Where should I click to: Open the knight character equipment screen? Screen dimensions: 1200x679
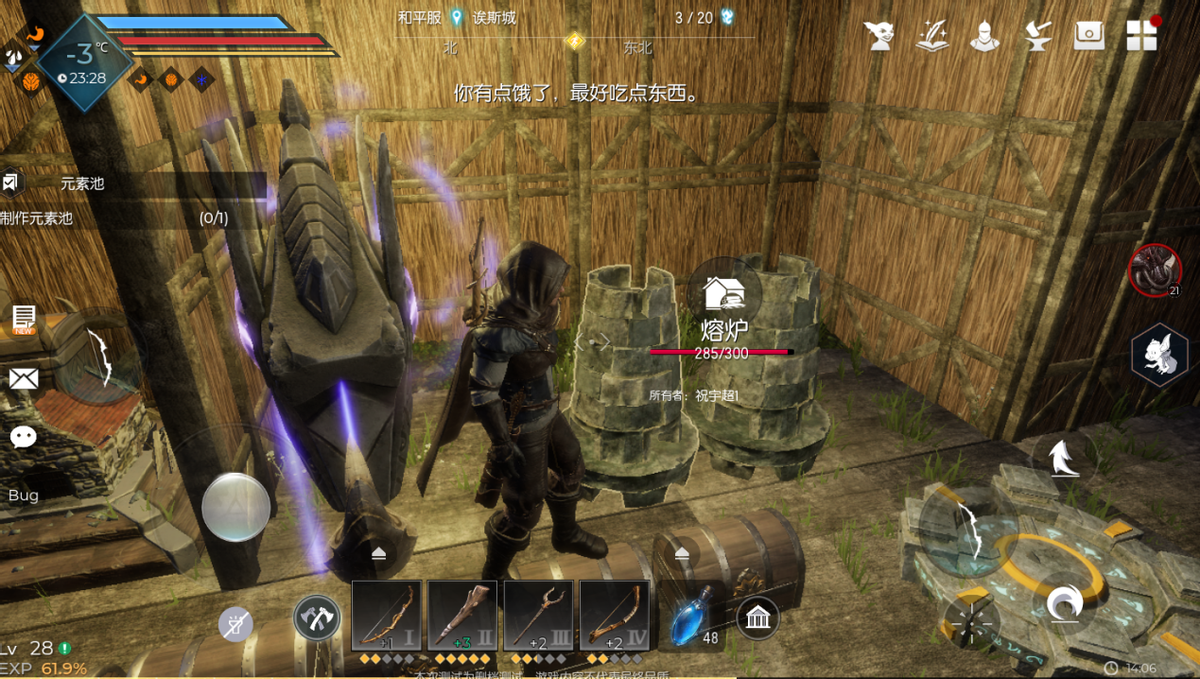pyautogui.click(x=984, y=35)
